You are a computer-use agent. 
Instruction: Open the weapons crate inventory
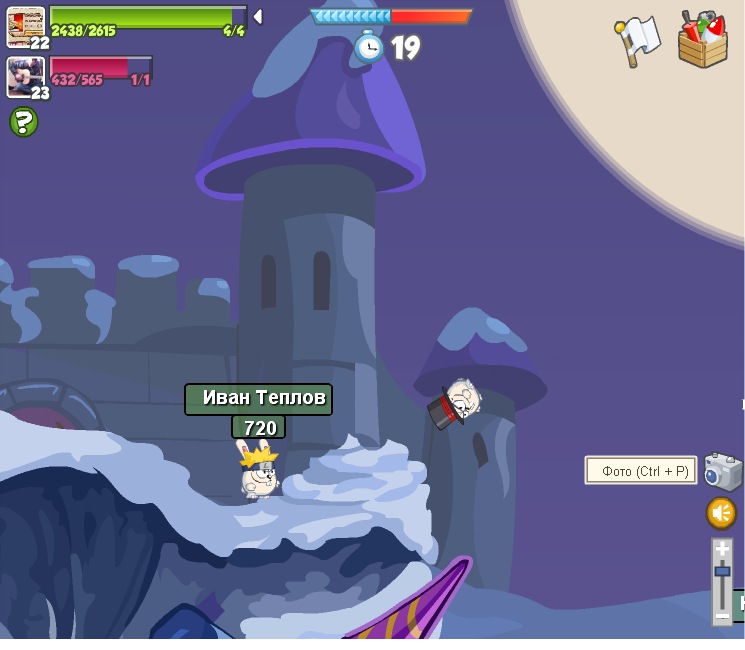(702, 41)
